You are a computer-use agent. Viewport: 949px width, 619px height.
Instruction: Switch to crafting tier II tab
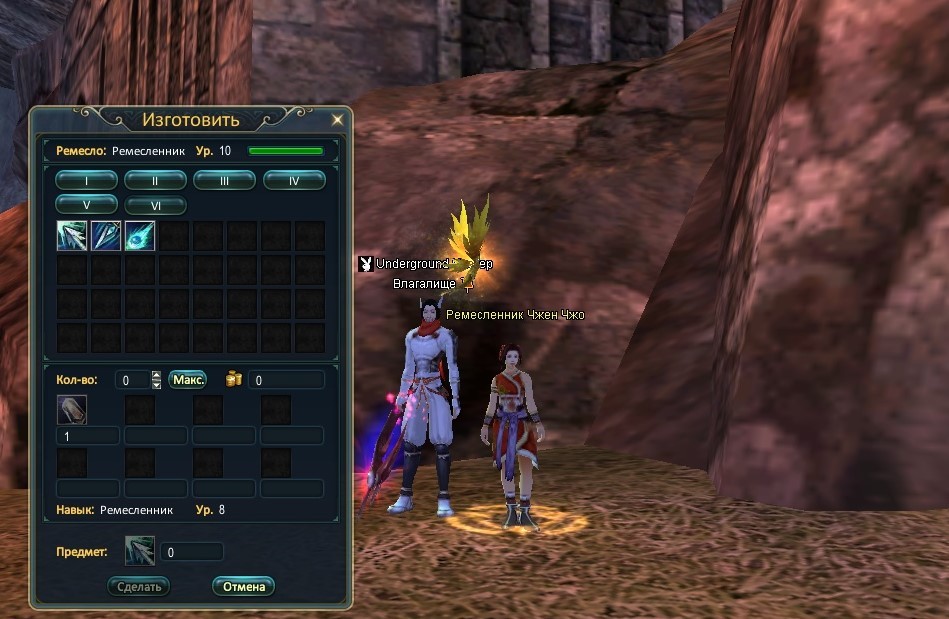click(x=155, y=181)
